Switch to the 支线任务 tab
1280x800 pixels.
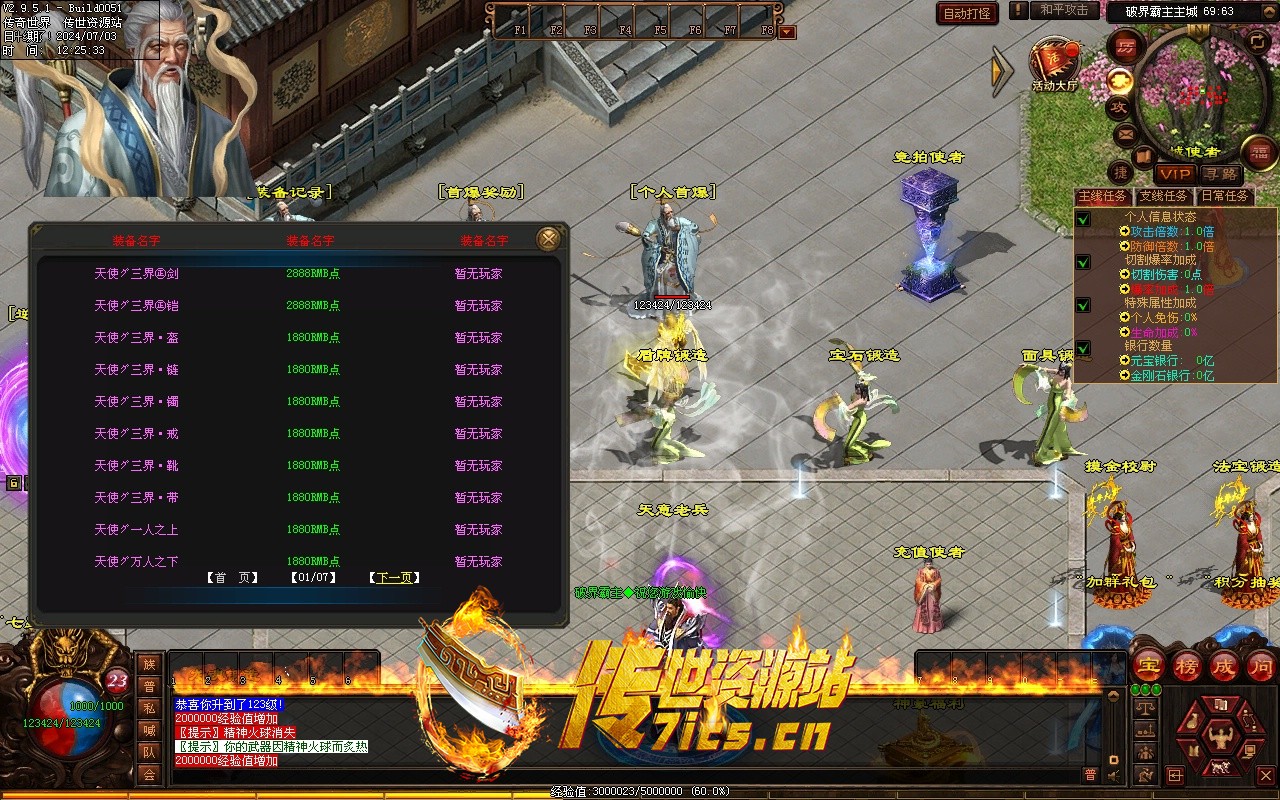(1165, 197)
